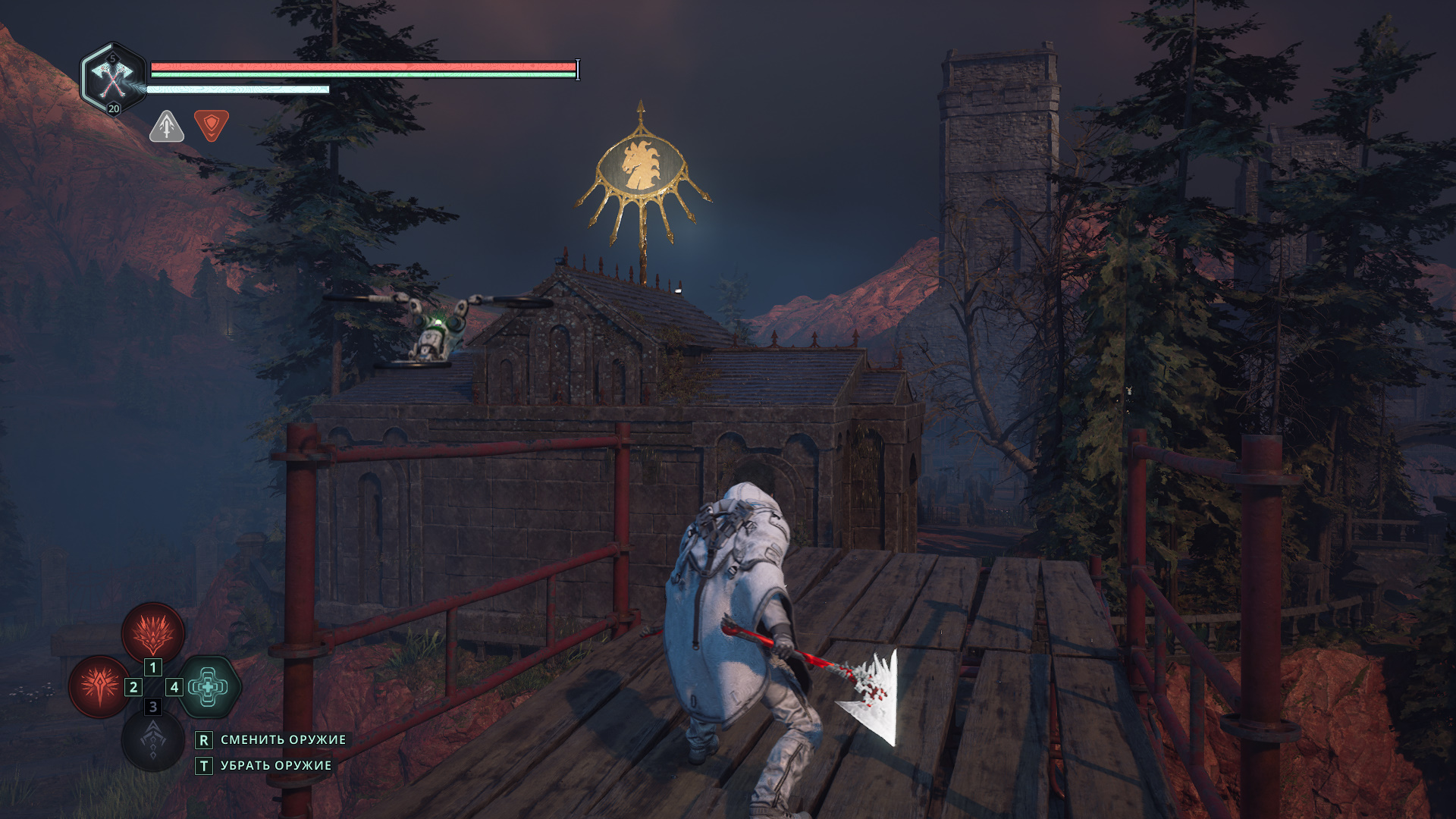Choose the dark greyed-out arrow ability
Image resolution: width=1456 pixels, height=819 pixels.
[x=153, y=740]
